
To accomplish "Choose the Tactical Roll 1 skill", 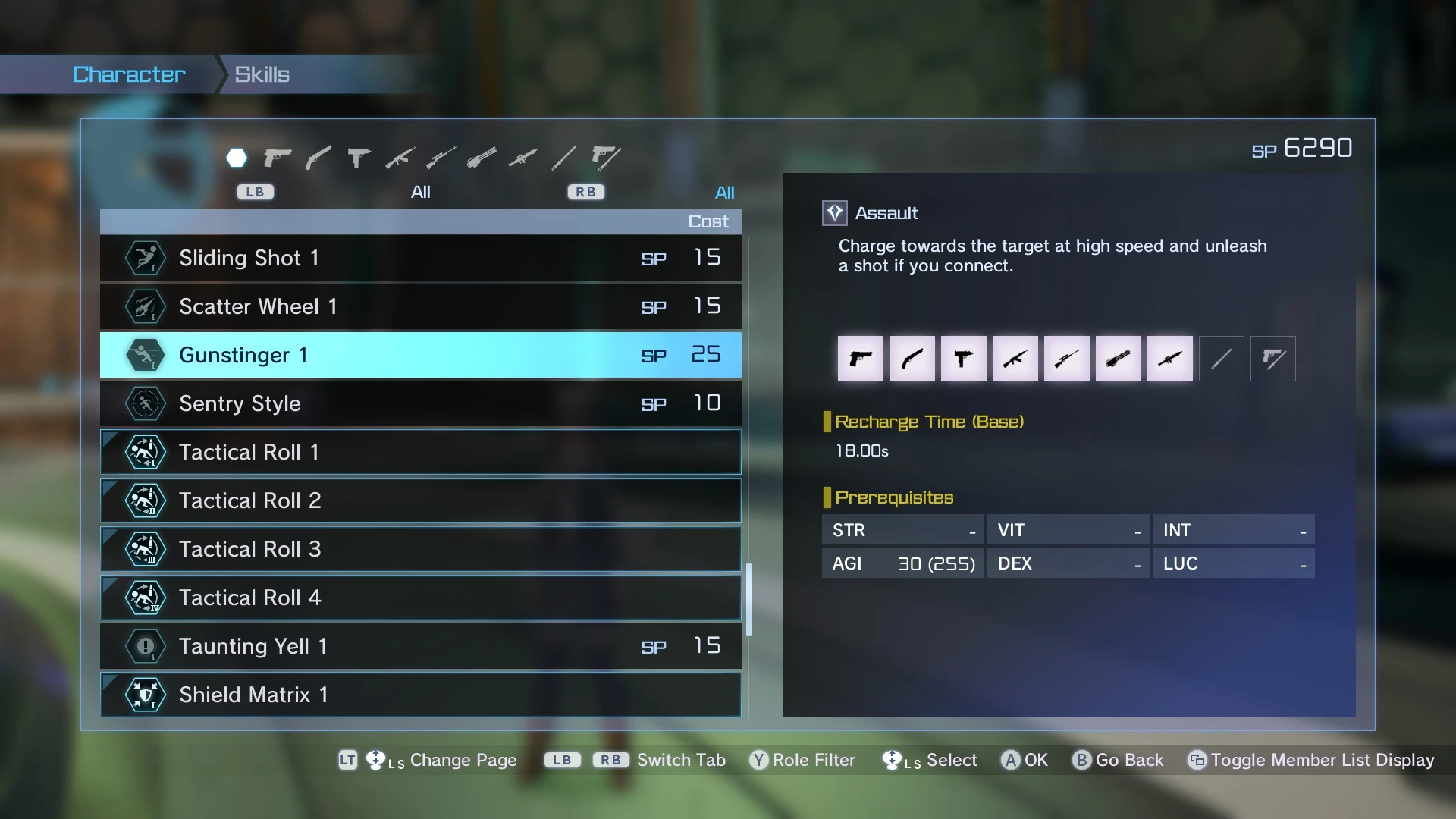I will point(420,452).
